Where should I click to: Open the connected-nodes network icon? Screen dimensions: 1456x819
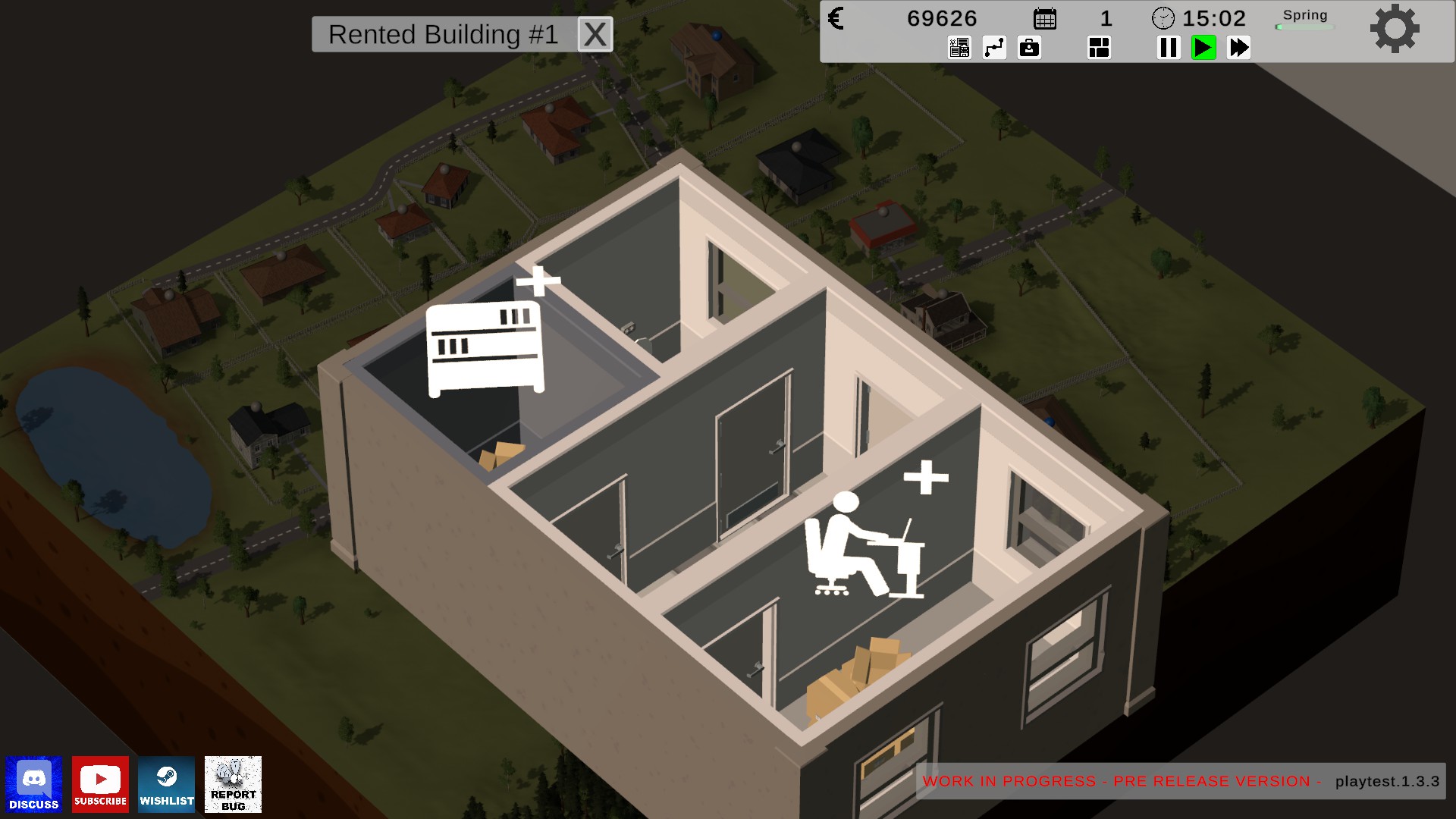coord(994,48)
